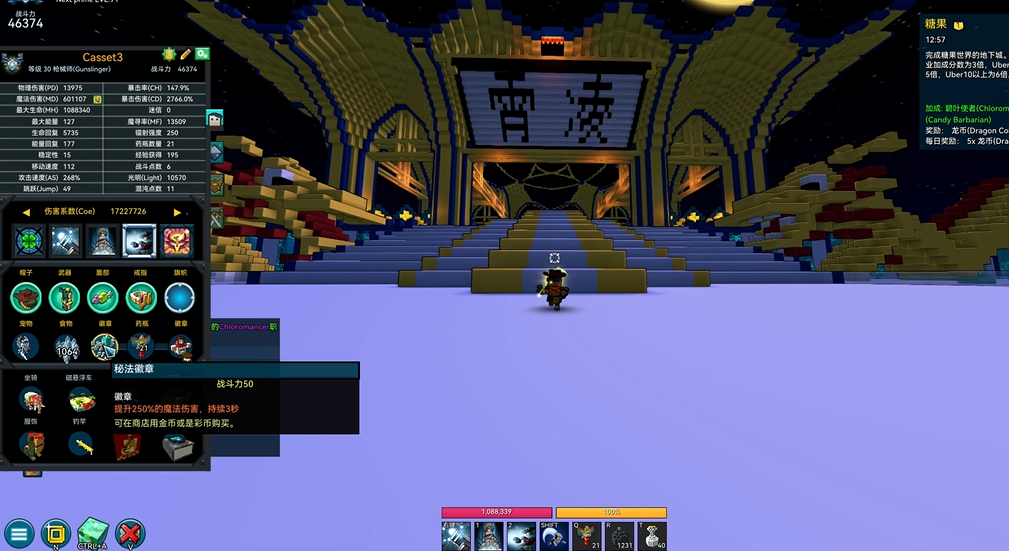1009x551 pixels.
Task: Click the player head portrait tab
Action: tap(214, 119)
